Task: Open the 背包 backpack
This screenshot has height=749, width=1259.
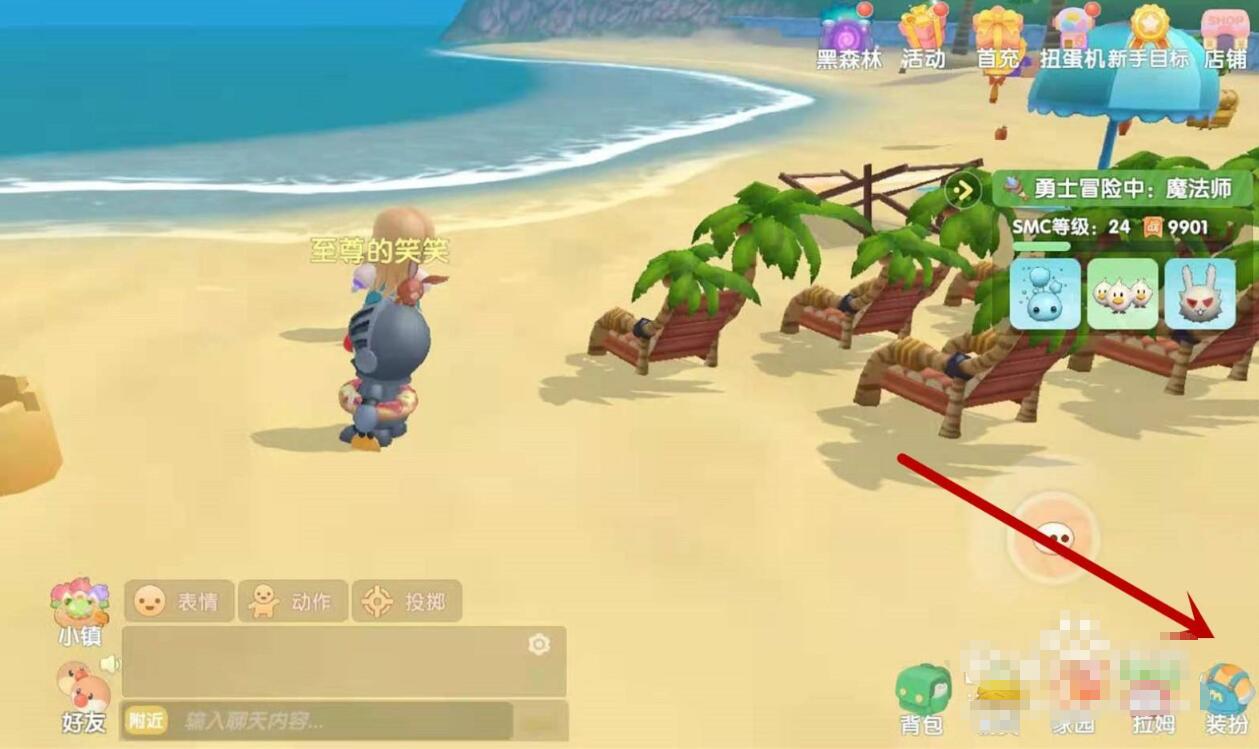Action: pos(923,695)
